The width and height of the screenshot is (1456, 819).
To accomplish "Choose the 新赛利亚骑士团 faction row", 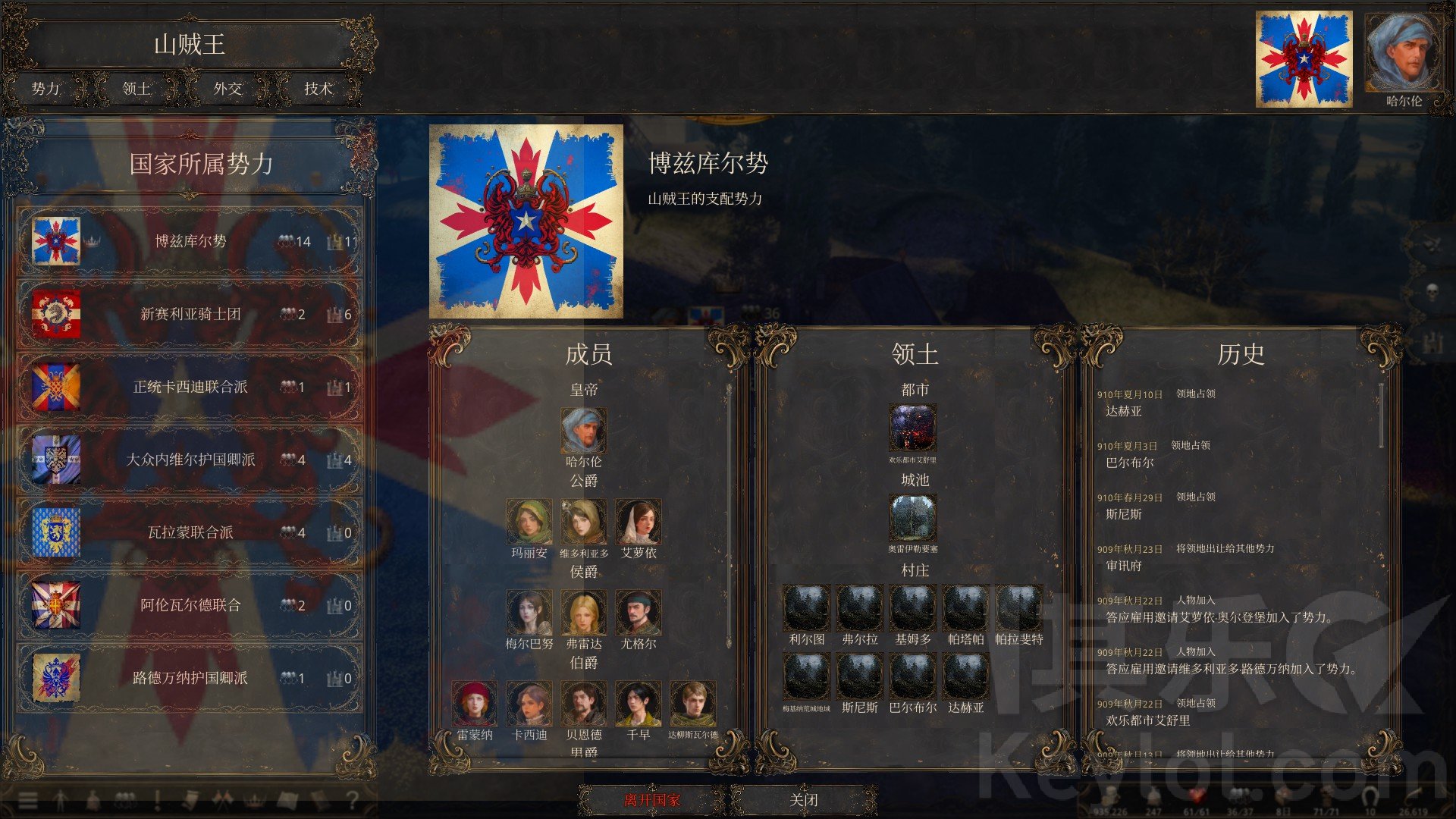I will point(190,314).
